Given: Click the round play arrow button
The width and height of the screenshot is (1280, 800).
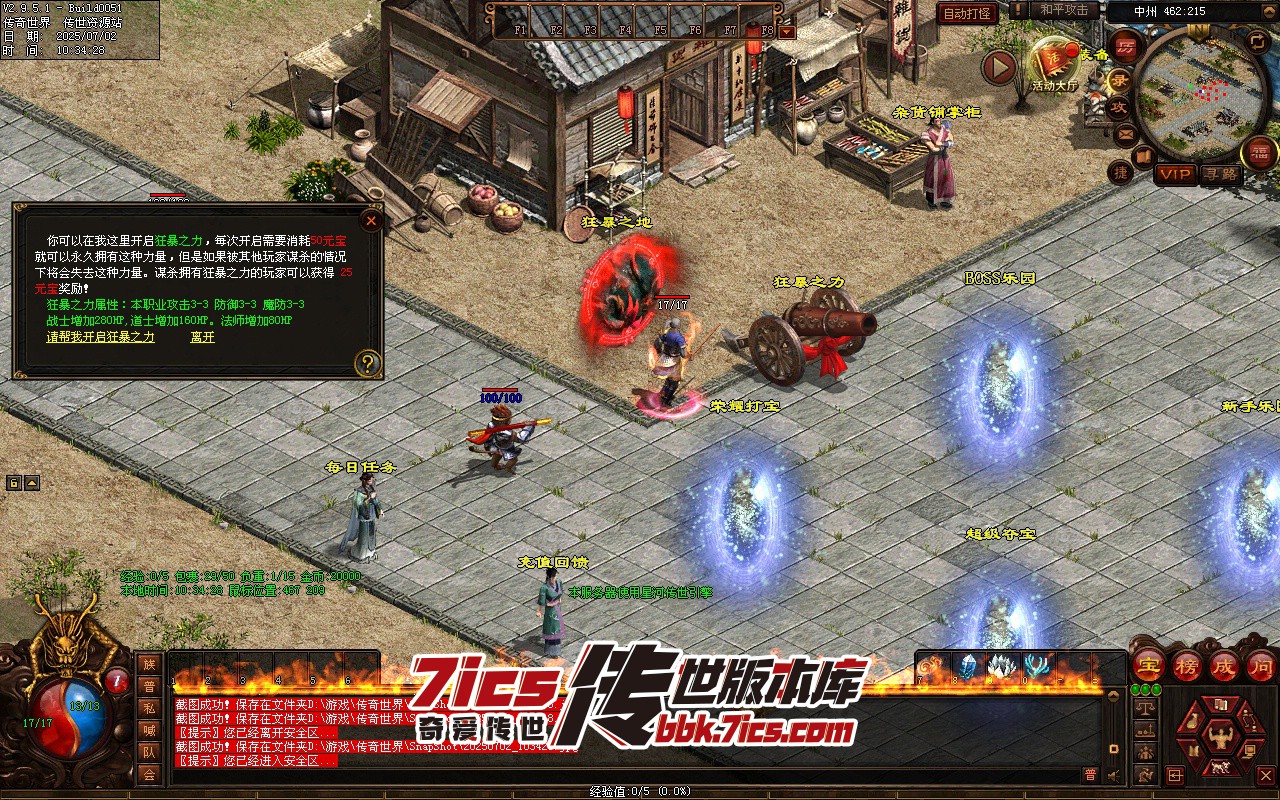Looking at the screenshot, I should point(998,67).
